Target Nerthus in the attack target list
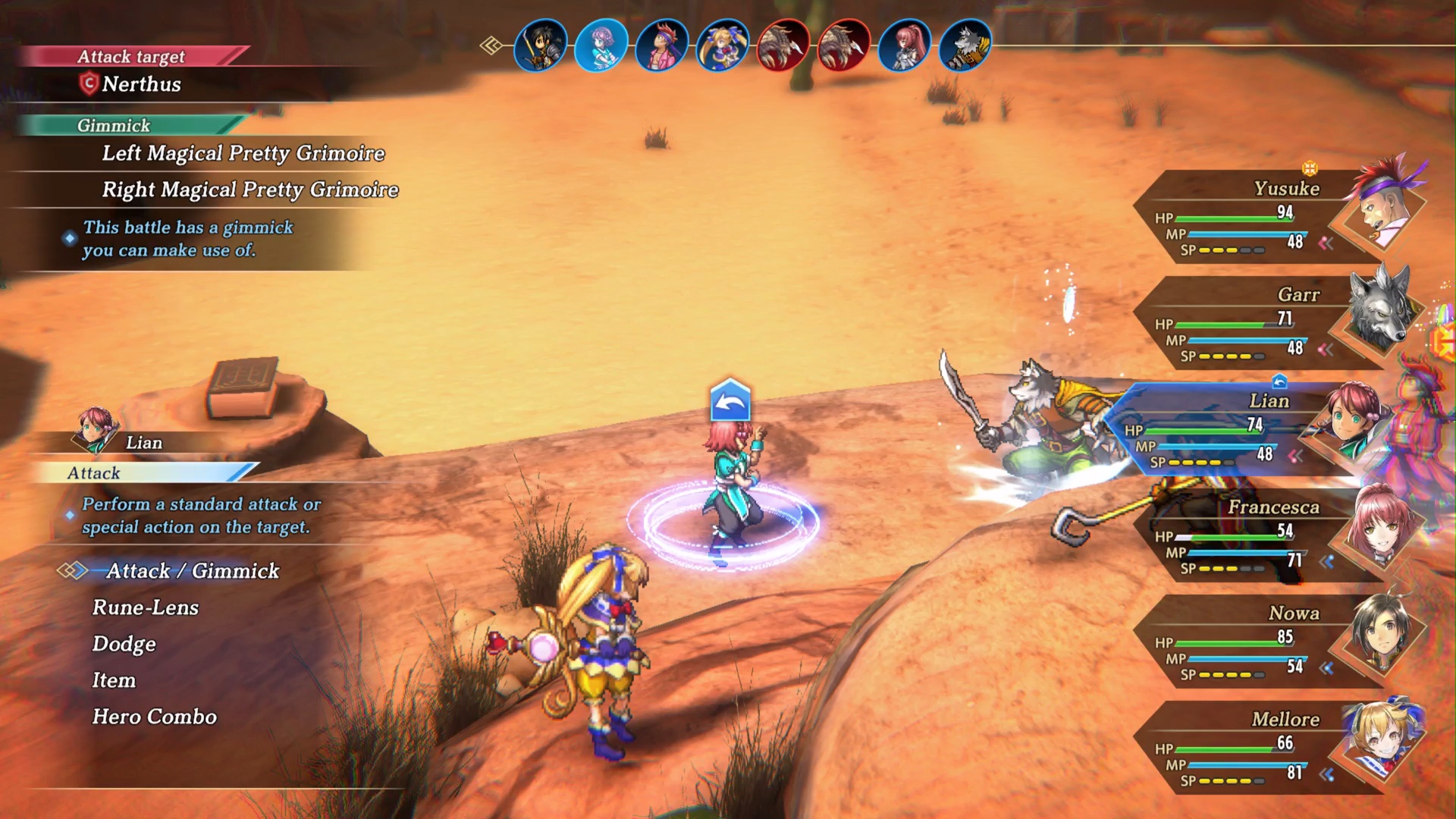The height and width of the screenshot is (819, 1456). (142, 84)
